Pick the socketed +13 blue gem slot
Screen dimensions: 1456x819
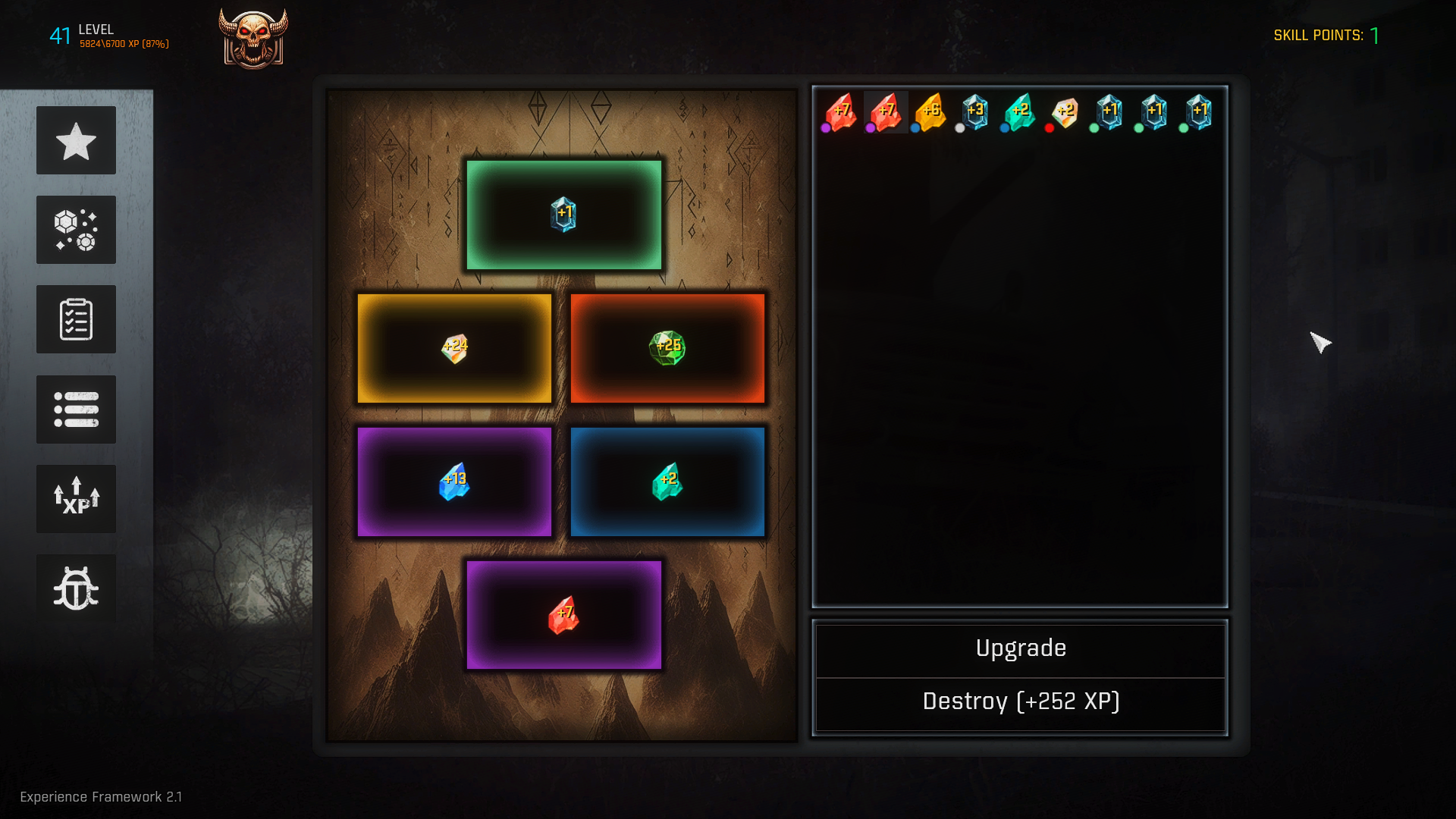tap(454, 482)
